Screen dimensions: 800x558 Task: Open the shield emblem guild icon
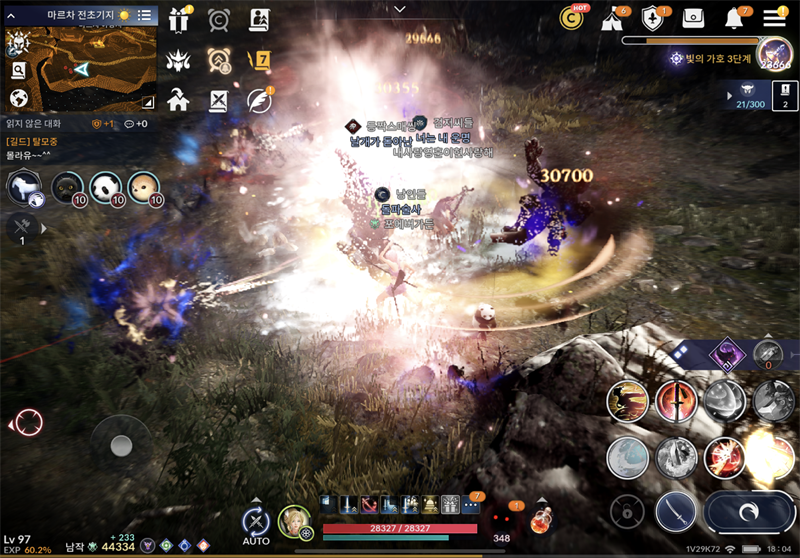653,19
